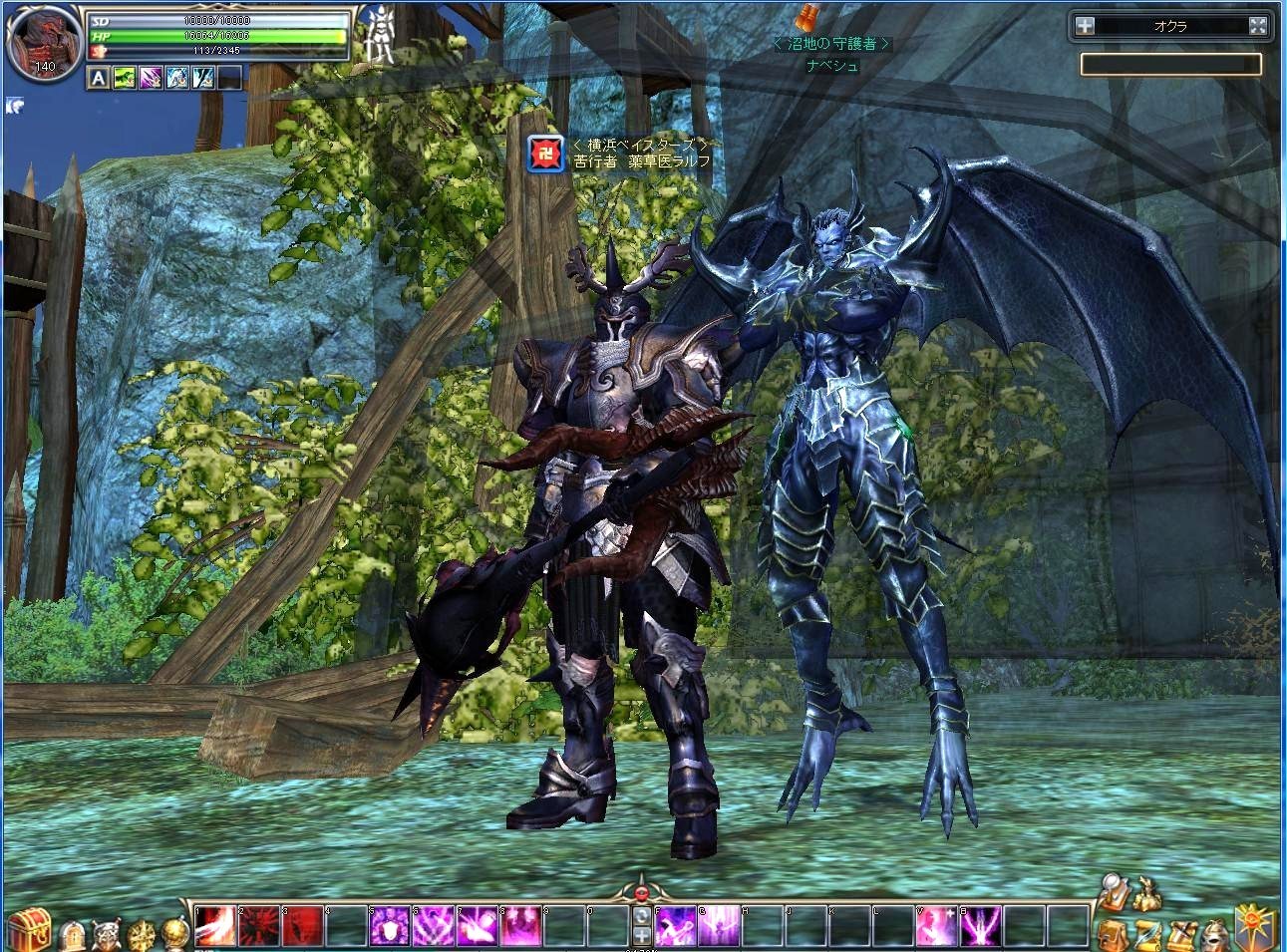Screen dimensions: 1287x952
Task: Activate the purple shield skill in slot 5
Action: (x=389, y=926)
